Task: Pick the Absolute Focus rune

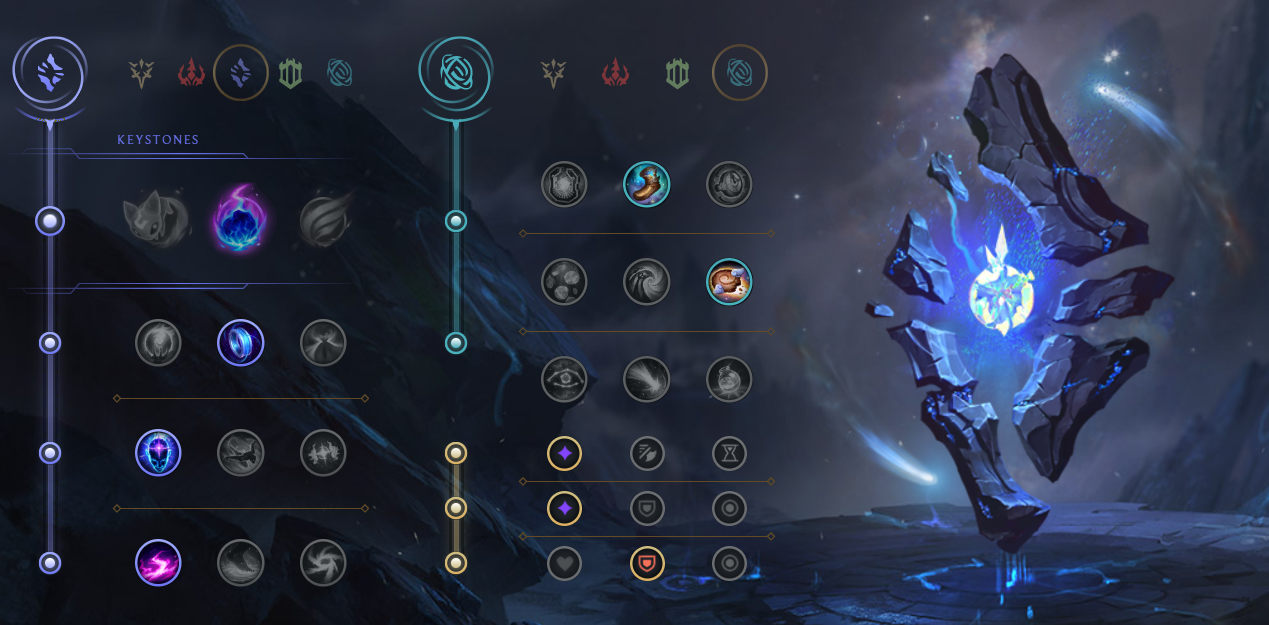Action: point(323,453)
